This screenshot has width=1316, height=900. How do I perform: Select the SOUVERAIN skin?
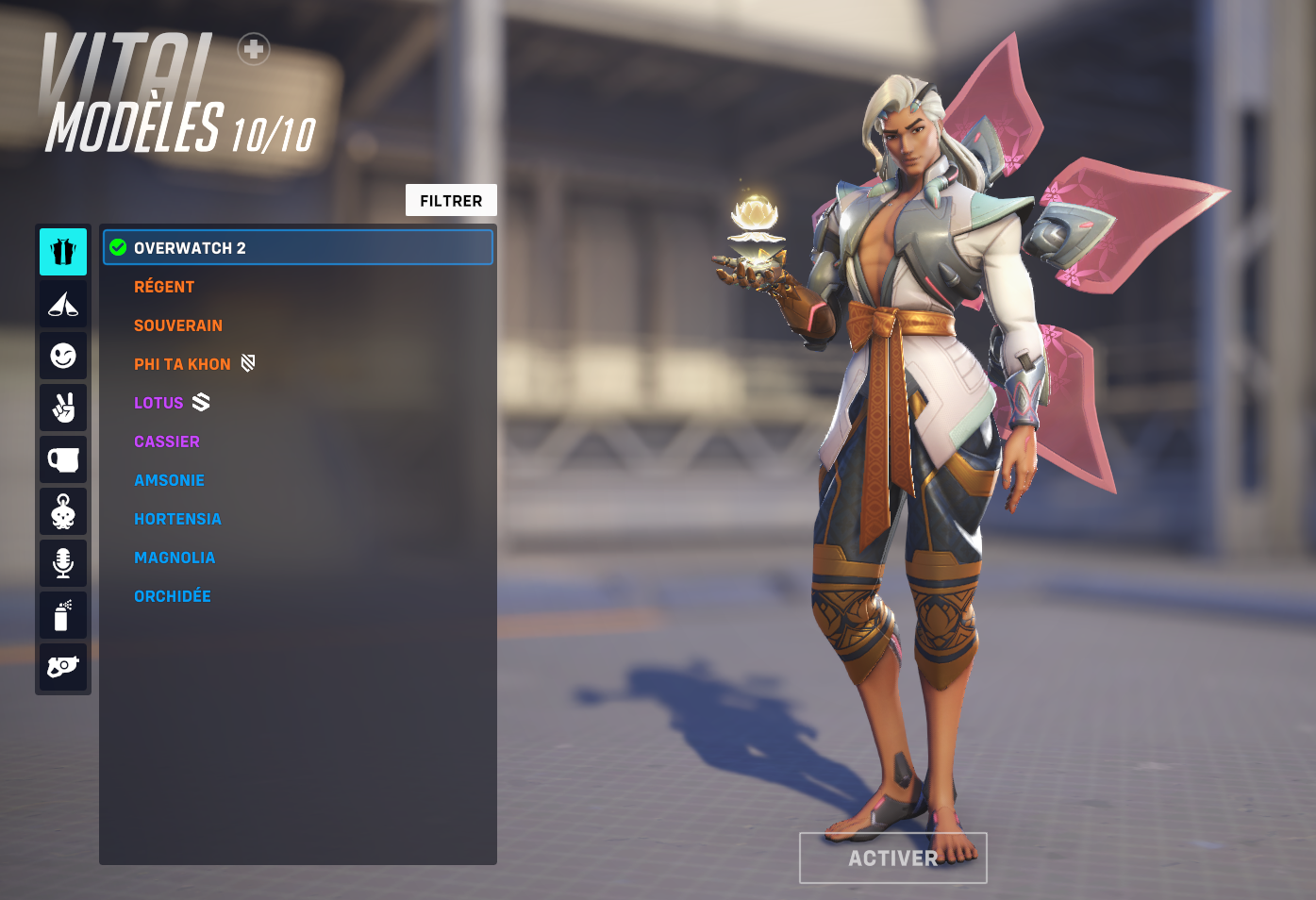(177, 325)
